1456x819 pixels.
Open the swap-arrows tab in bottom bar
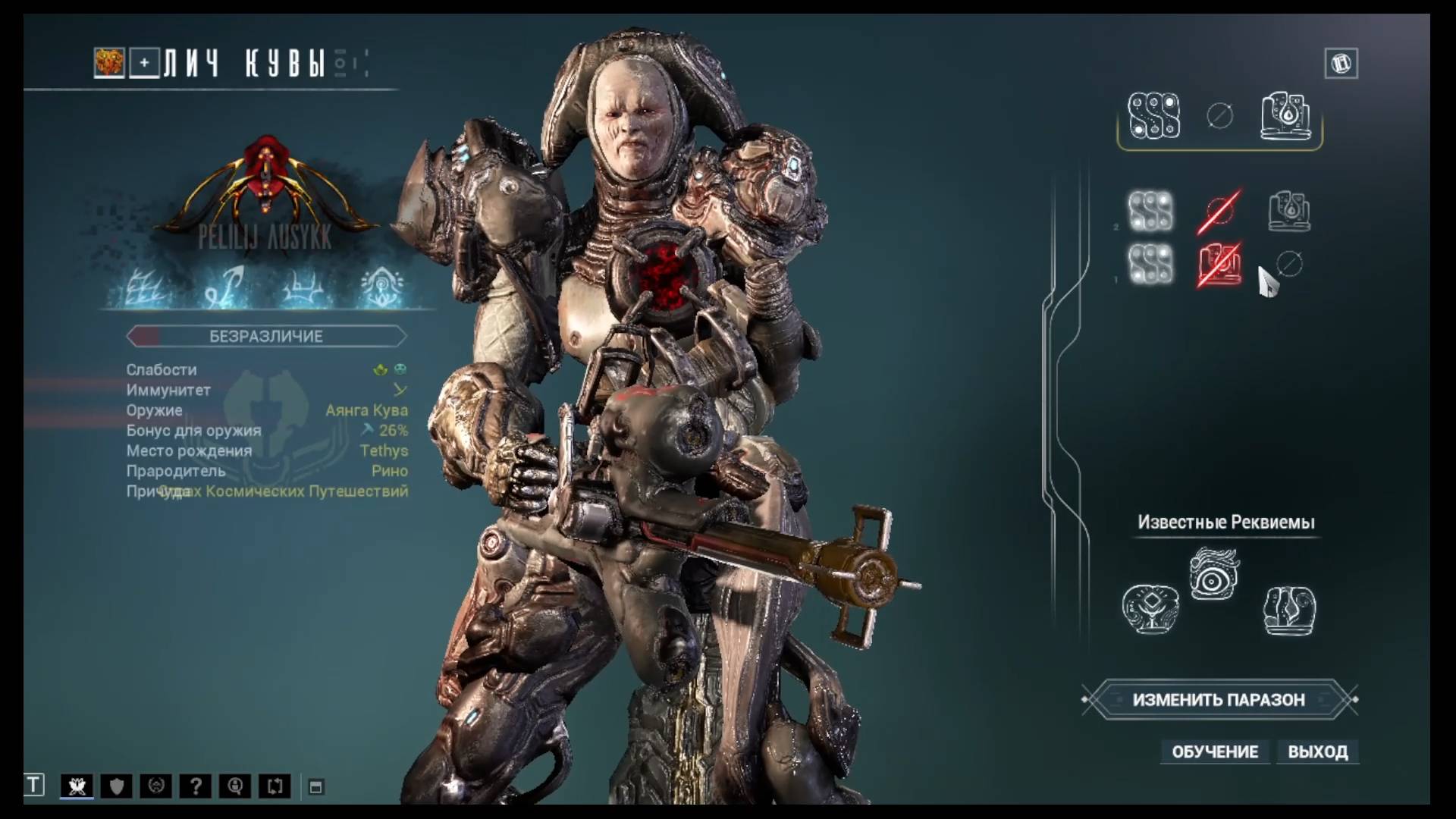275,786
